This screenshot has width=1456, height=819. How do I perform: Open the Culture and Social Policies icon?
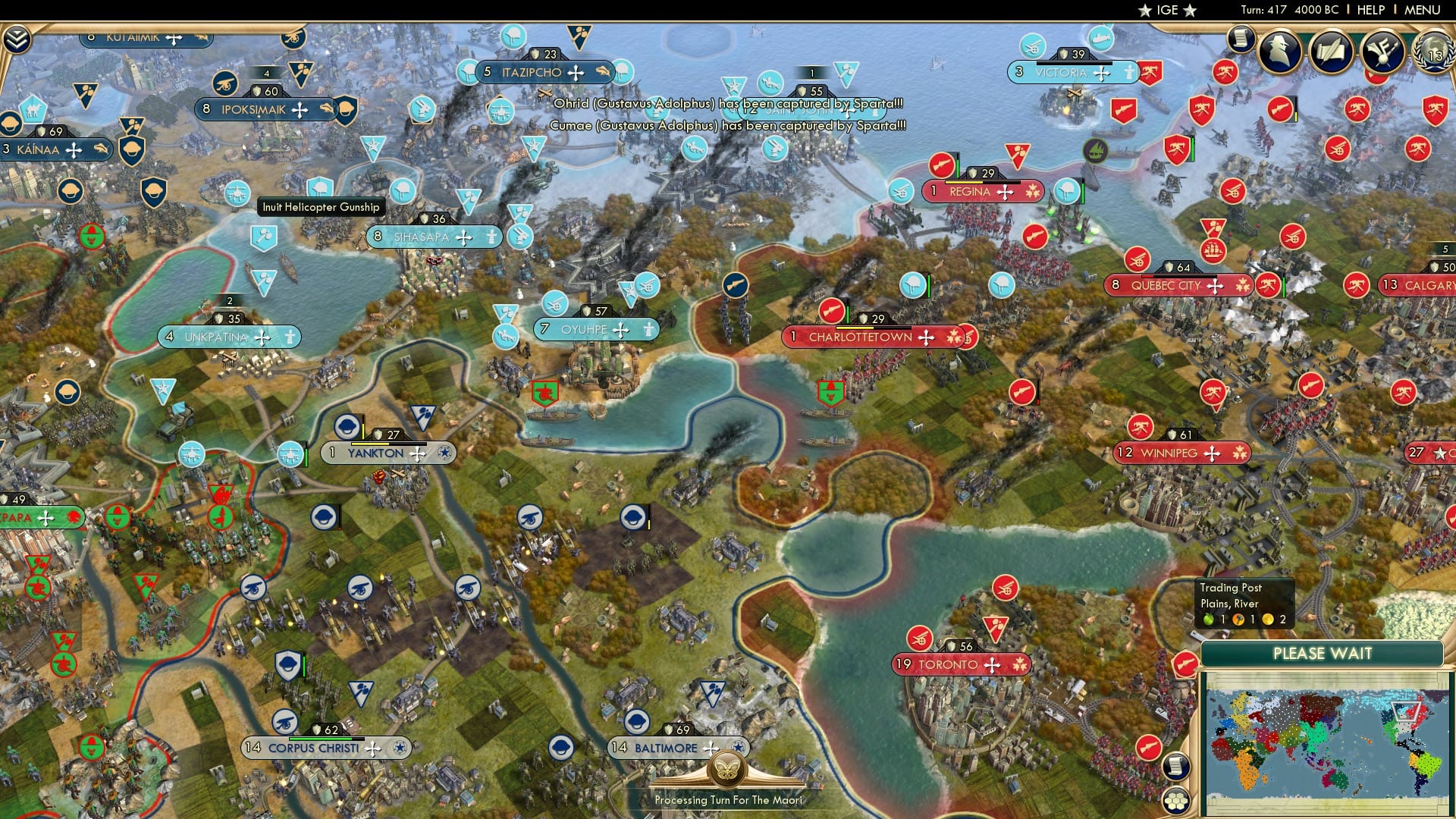click(1382, 53)
